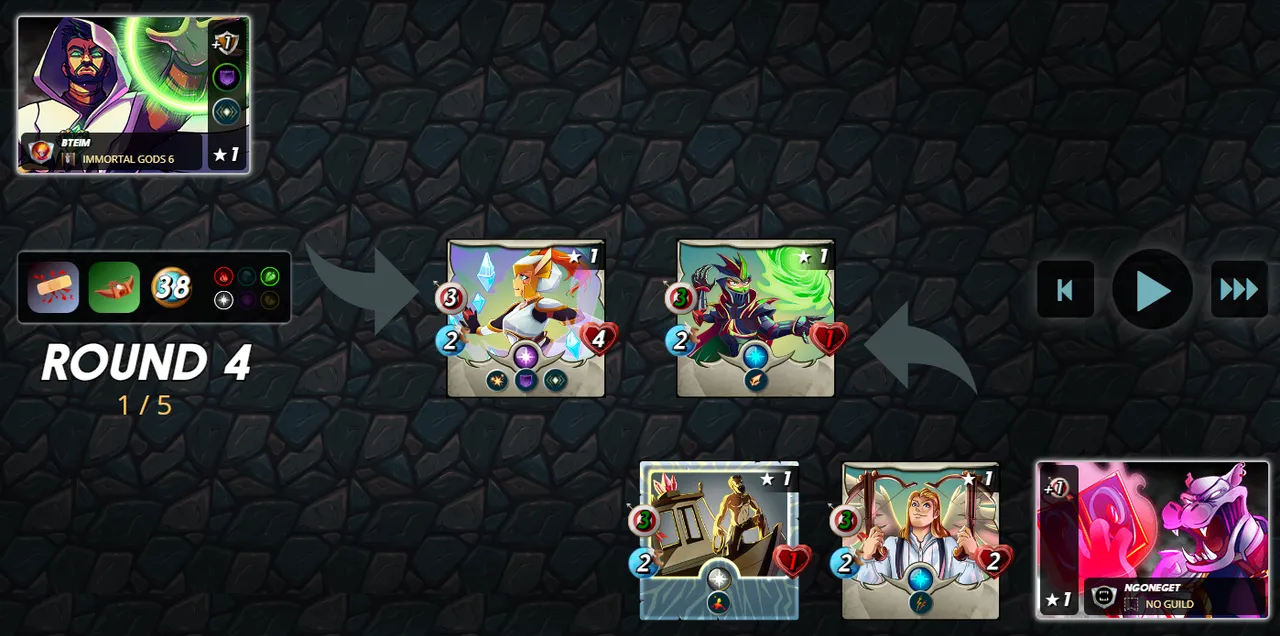
Task: Select NGONEGET's pink dragon summoner card
Action: click(1152, 539)
